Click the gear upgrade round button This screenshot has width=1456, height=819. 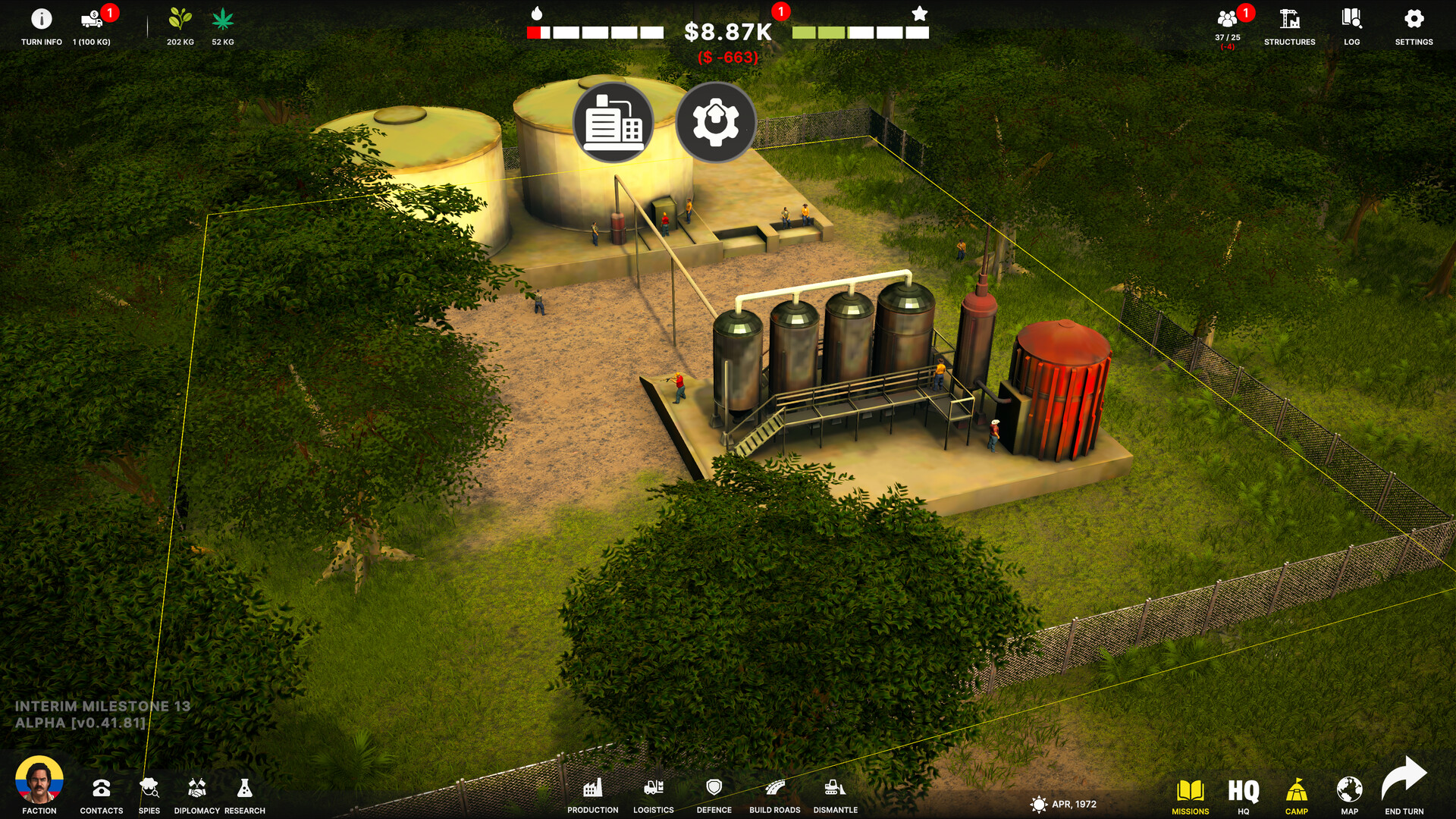(x=715, y=122)
